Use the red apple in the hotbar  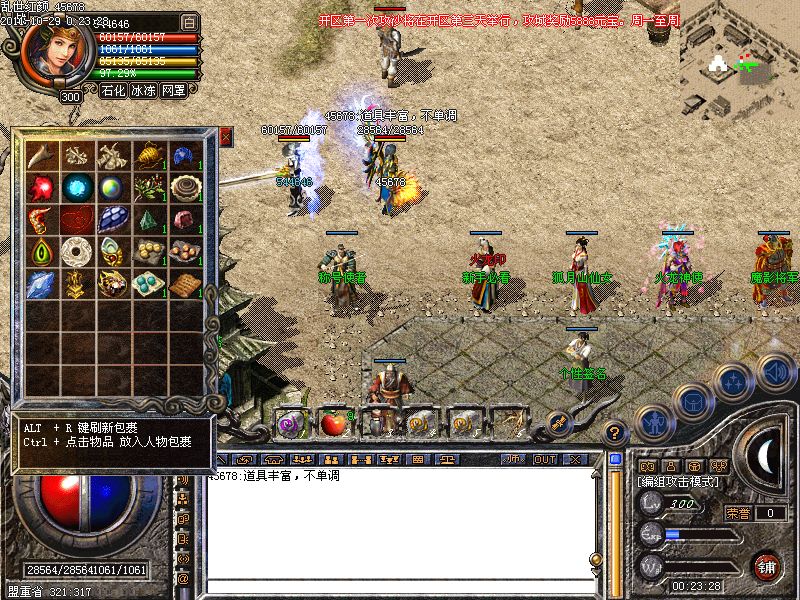[334, 423]
